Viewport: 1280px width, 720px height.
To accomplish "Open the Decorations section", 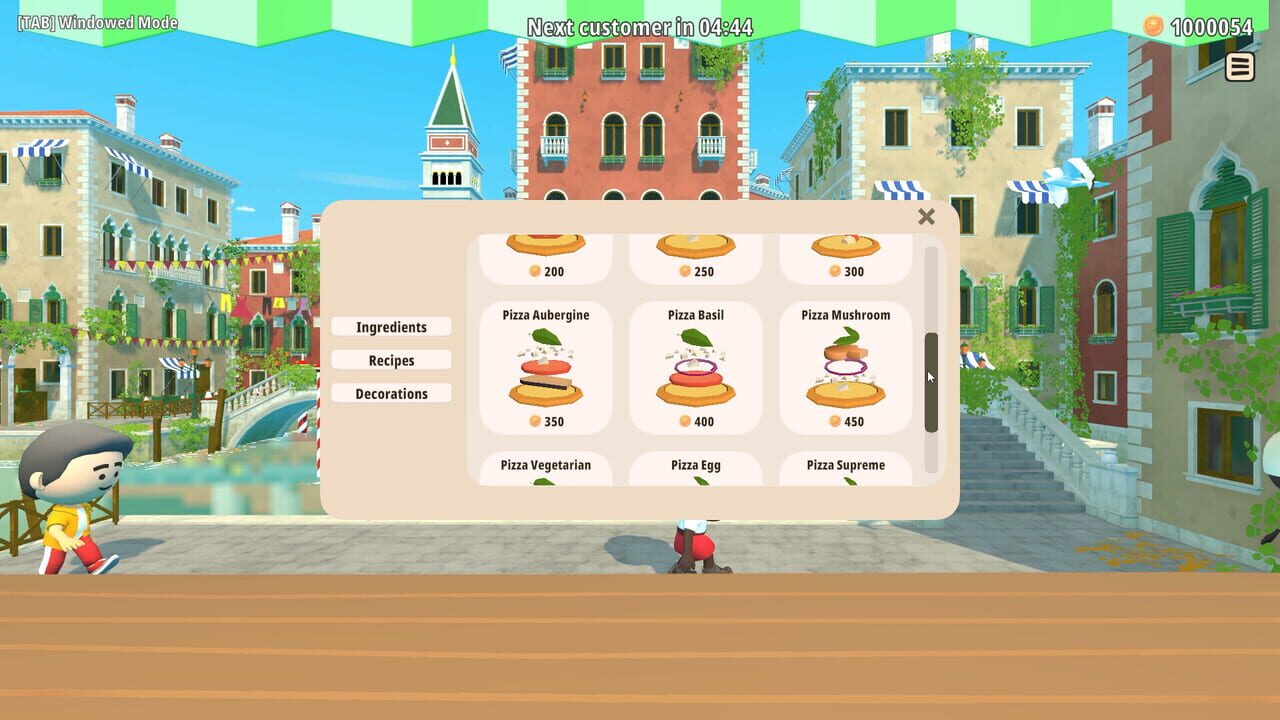I will pos(391,393).
